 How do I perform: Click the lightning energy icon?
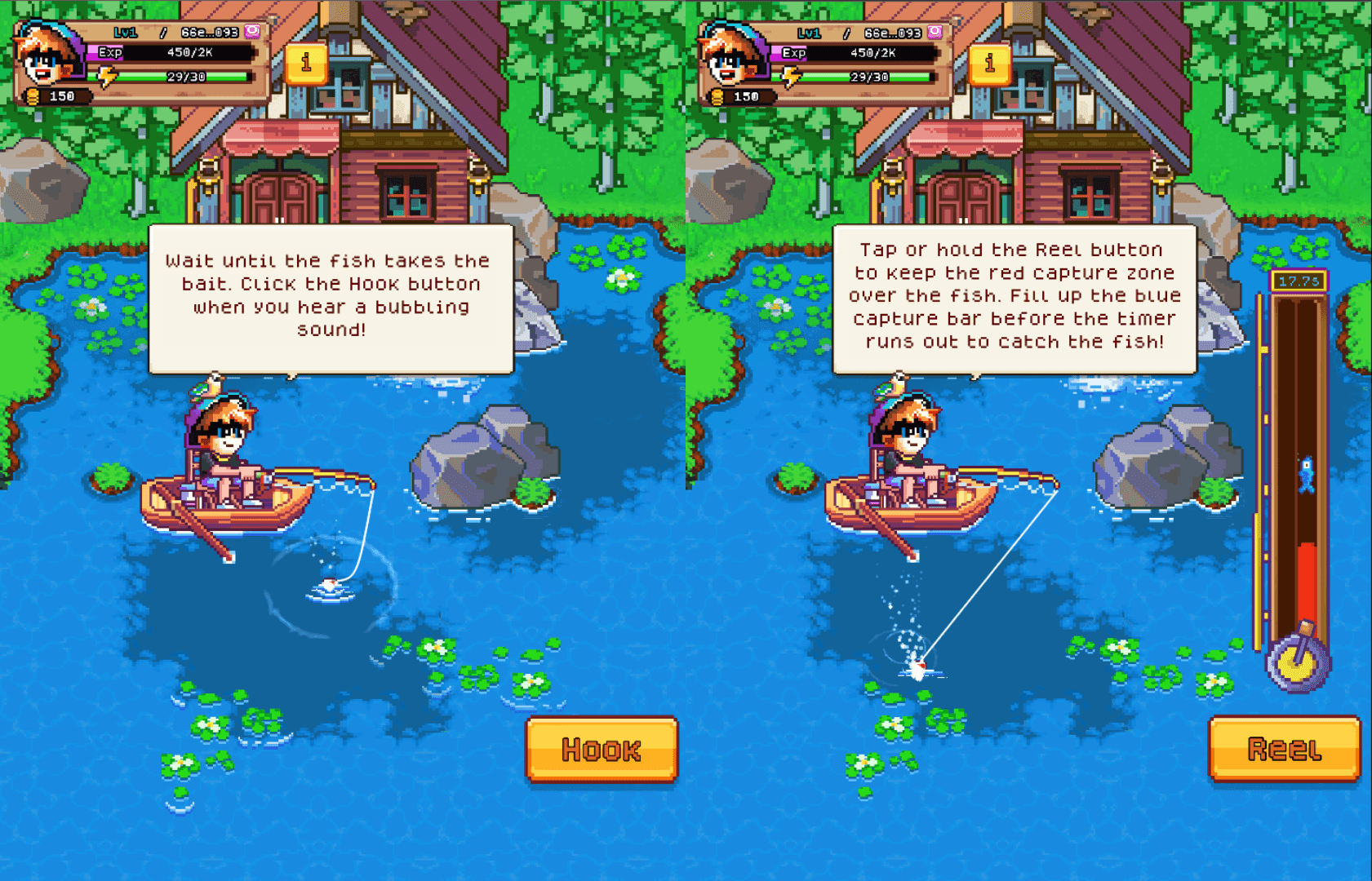[x=106, y=75]
